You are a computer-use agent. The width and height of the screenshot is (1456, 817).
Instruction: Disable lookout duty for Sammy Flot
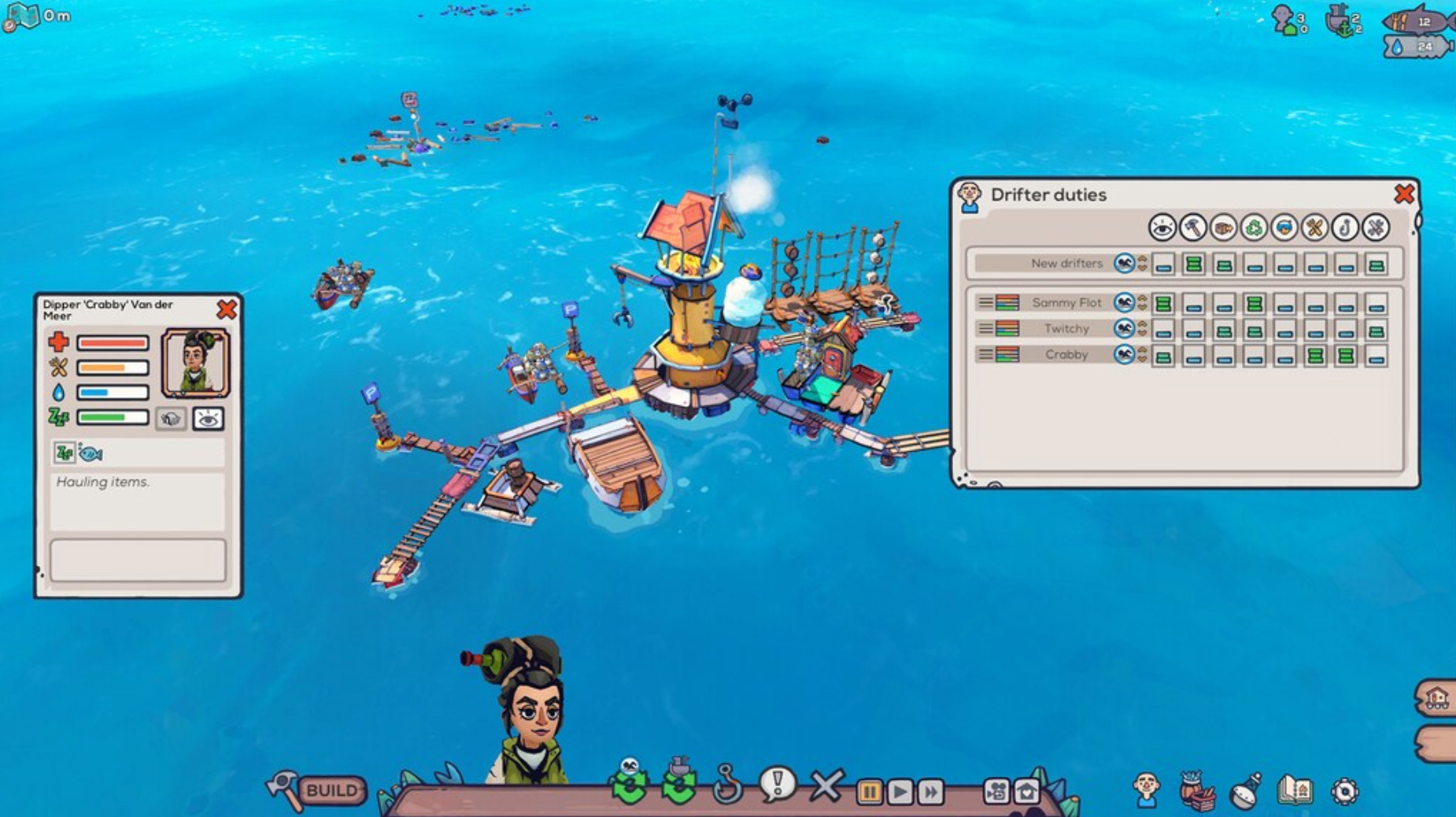click(x=1163, y=302)
